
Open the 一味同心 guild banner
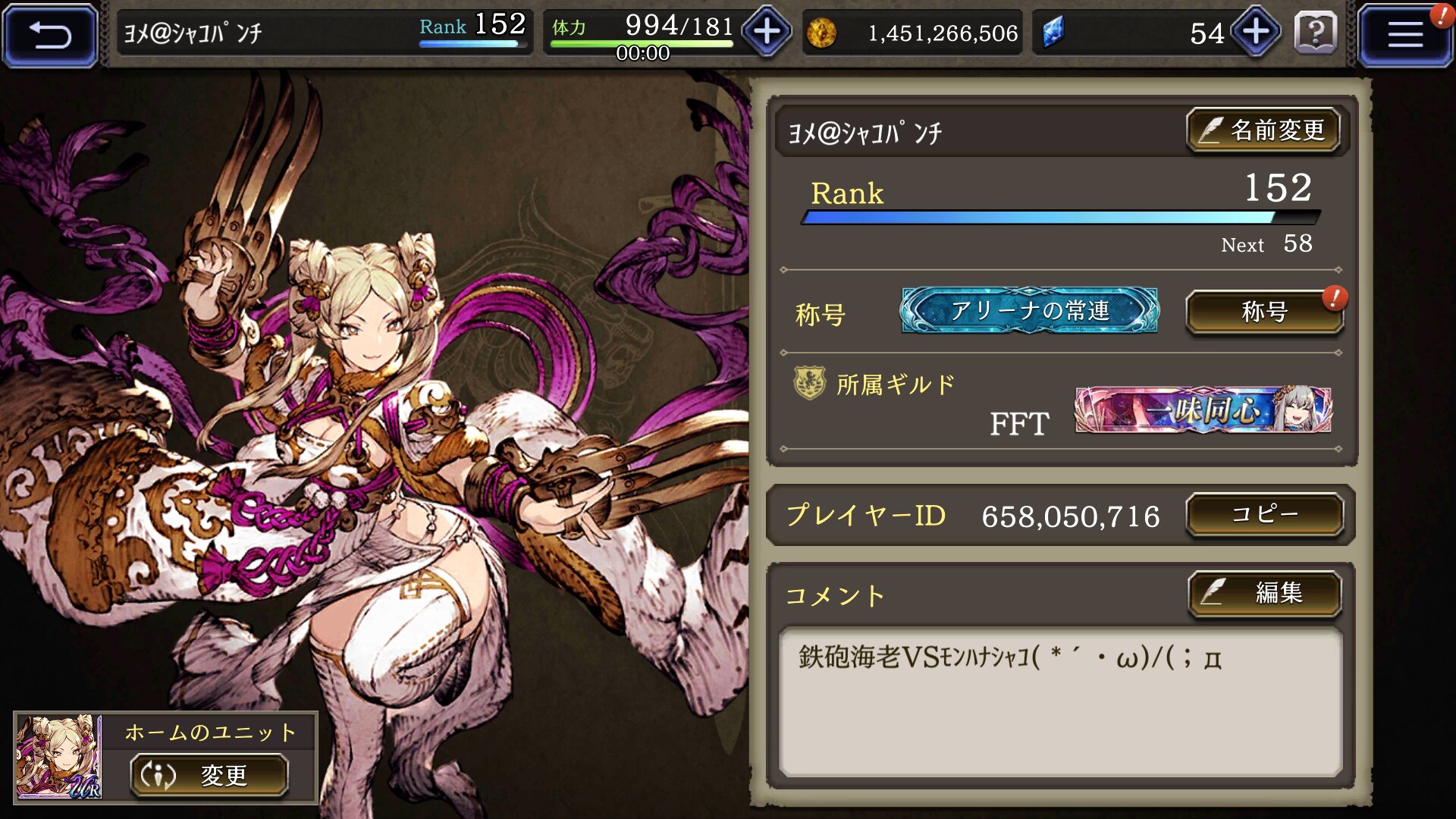1203,410
